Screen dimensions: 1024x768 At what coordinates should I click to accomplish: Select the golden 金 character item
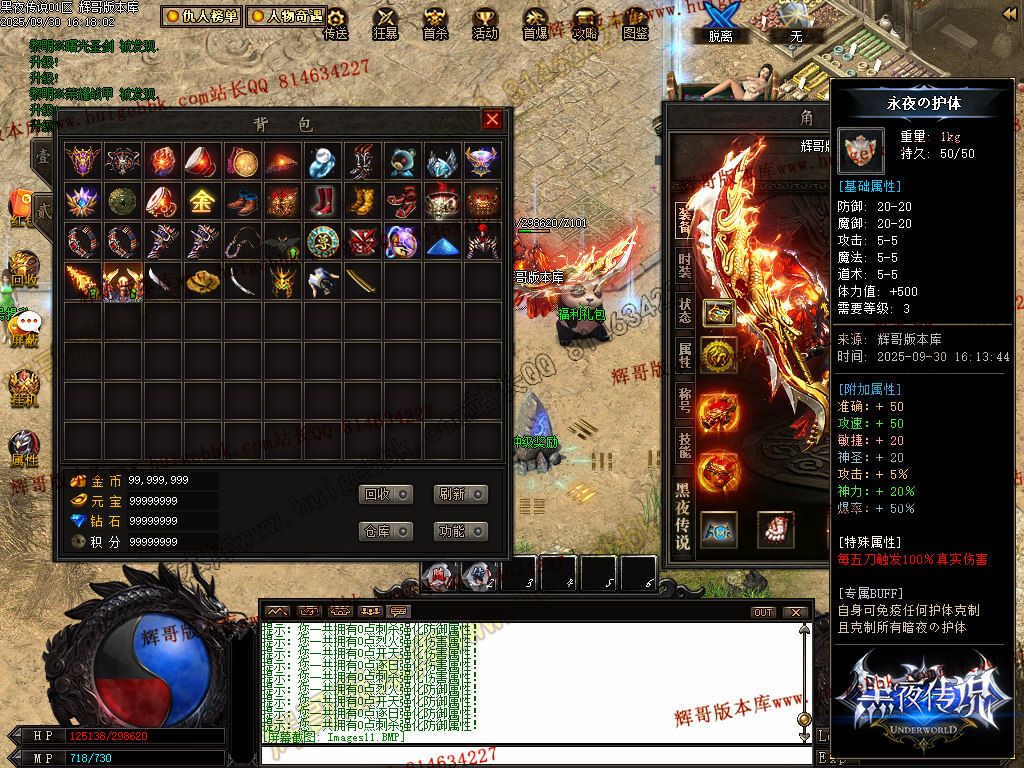point(202,201)
